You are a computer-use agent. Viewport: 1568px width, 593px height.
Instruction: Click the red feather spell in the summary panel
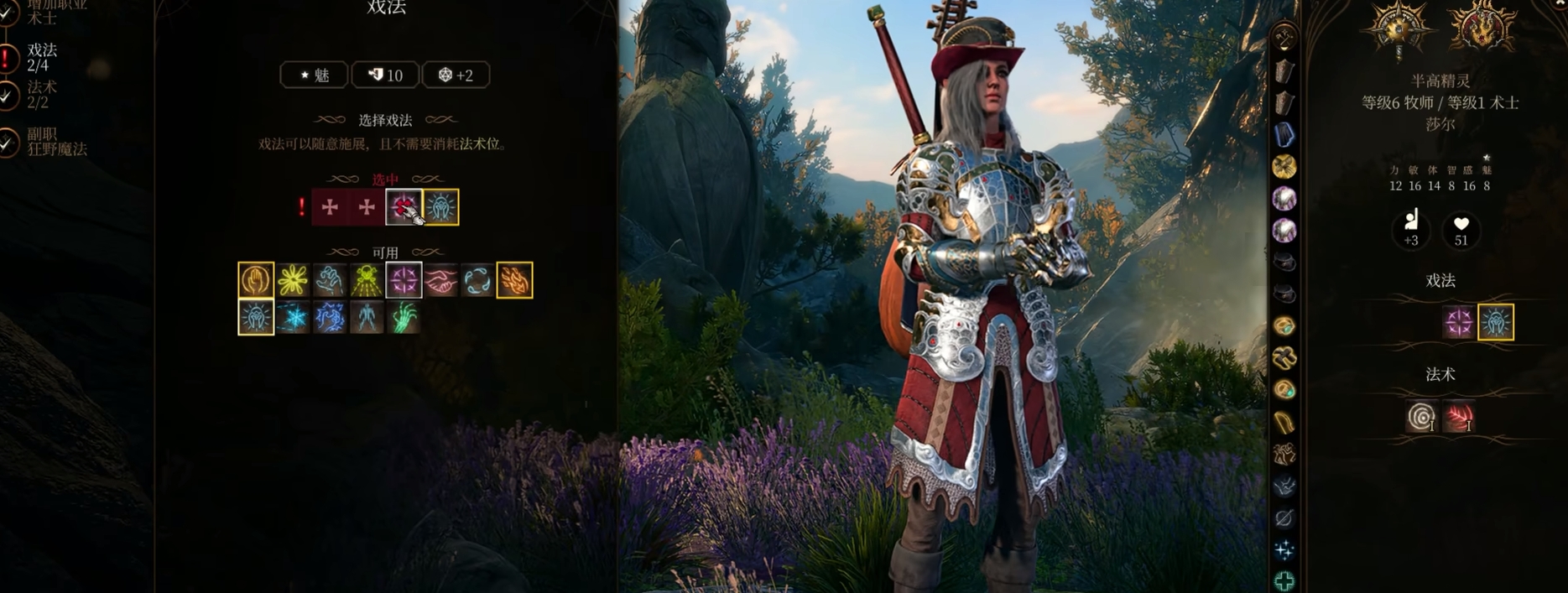1458,416
